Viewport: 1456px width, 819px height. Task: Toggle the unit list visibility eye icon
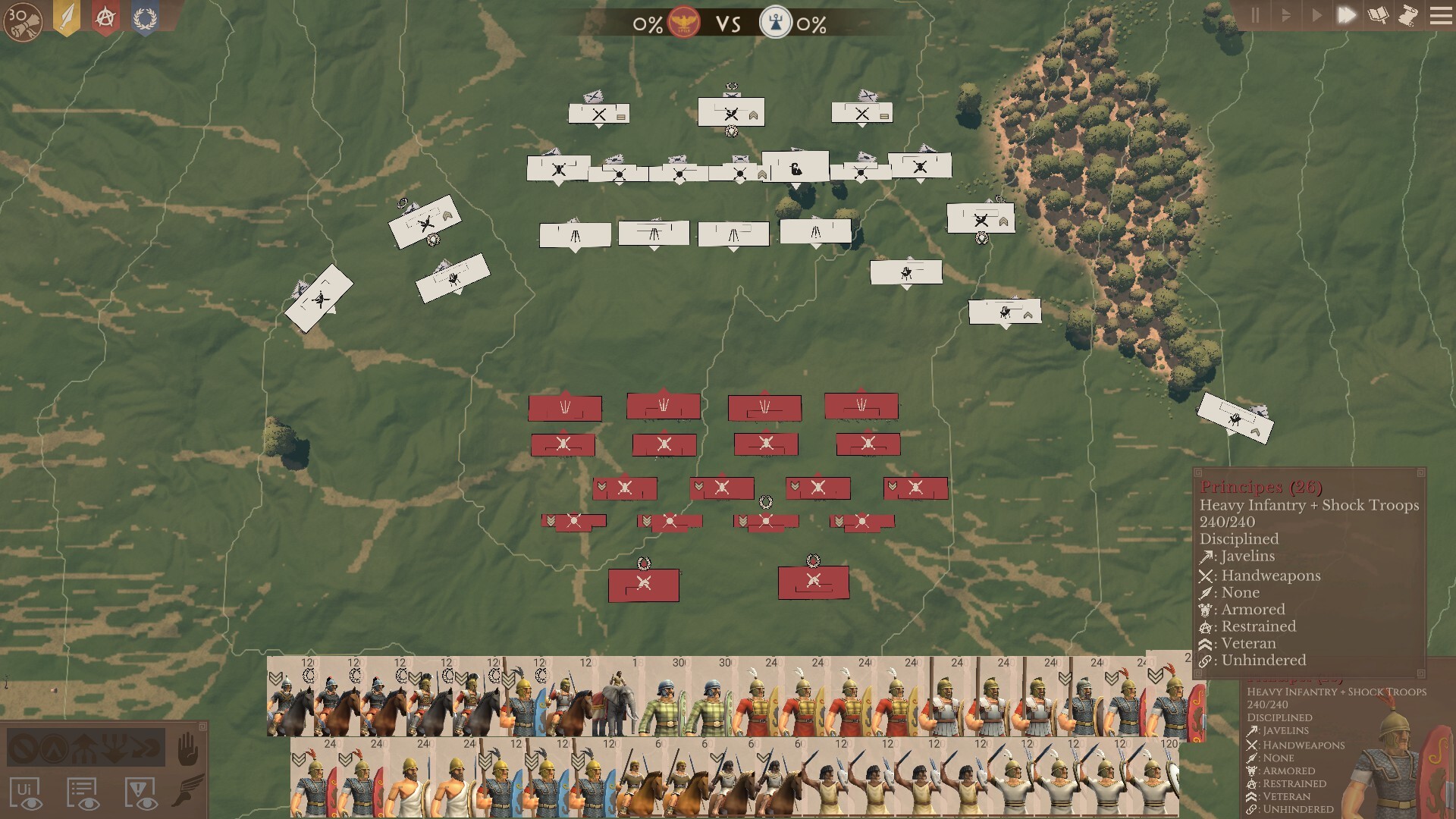click(81, 793)
